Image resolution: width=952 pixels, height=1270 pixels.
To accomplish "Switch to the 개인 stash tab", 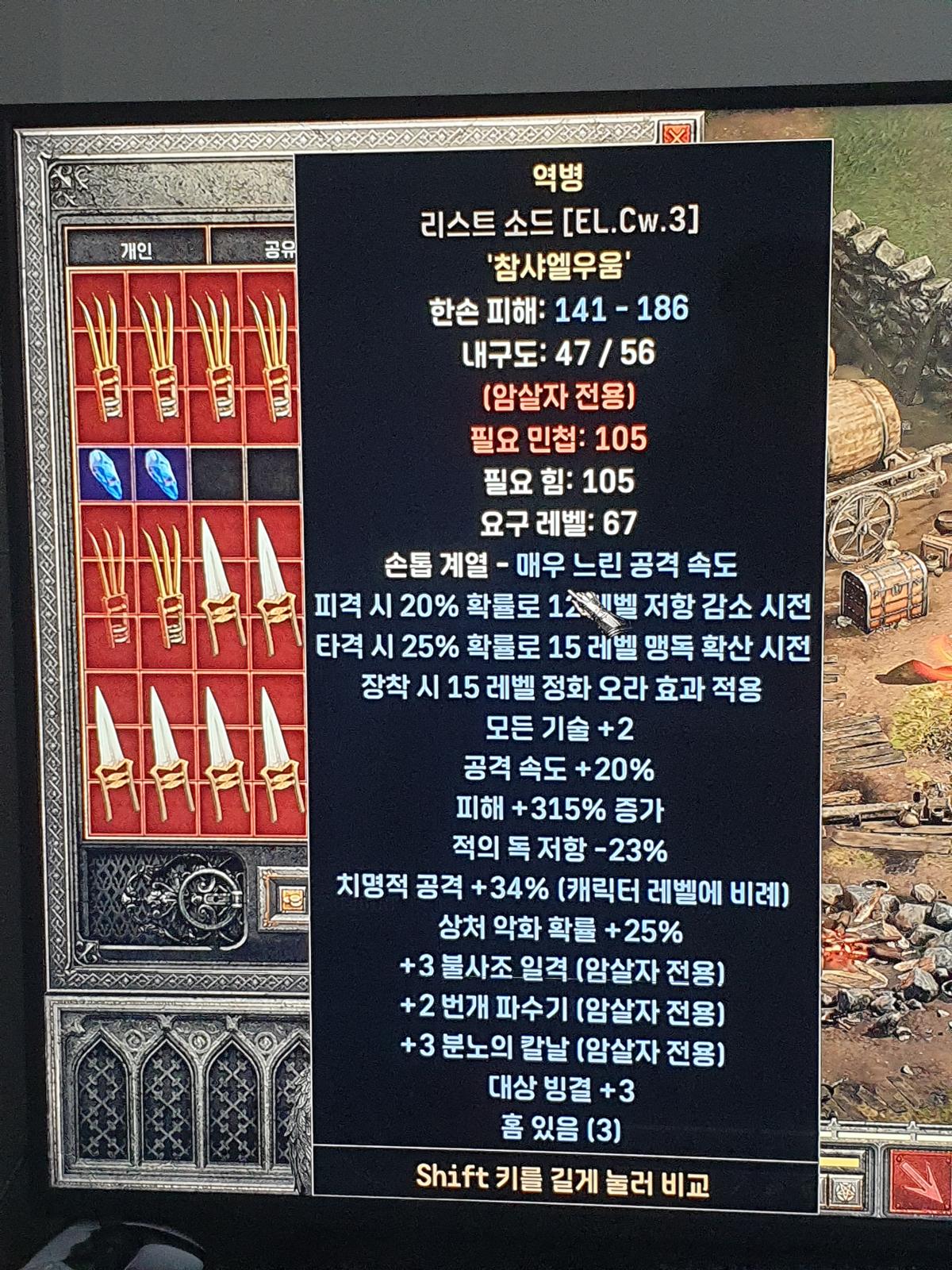I will point(136,250).
